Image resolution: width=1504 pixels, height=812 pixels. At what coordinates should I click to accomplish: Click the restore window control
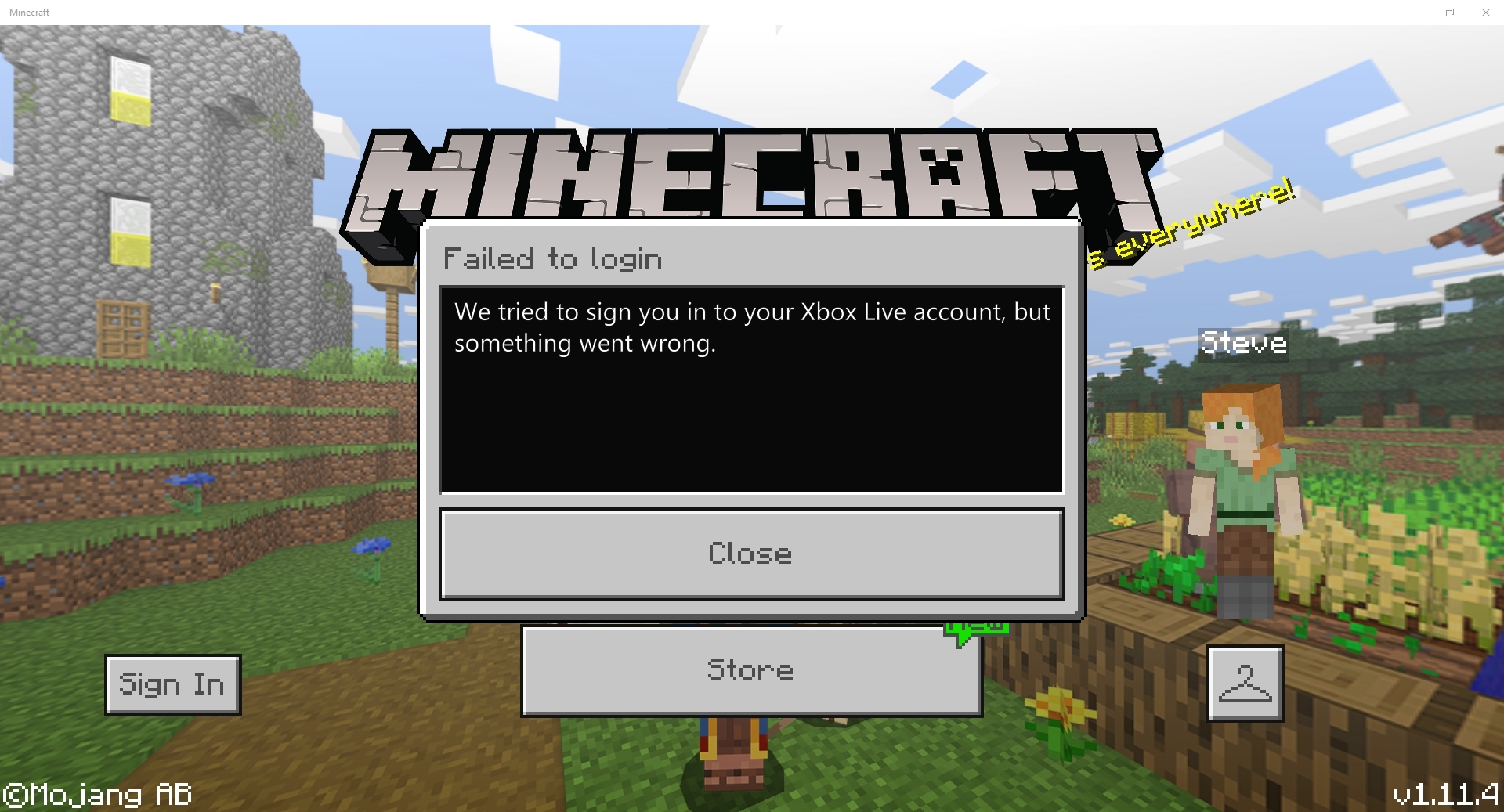[1449, 12]
